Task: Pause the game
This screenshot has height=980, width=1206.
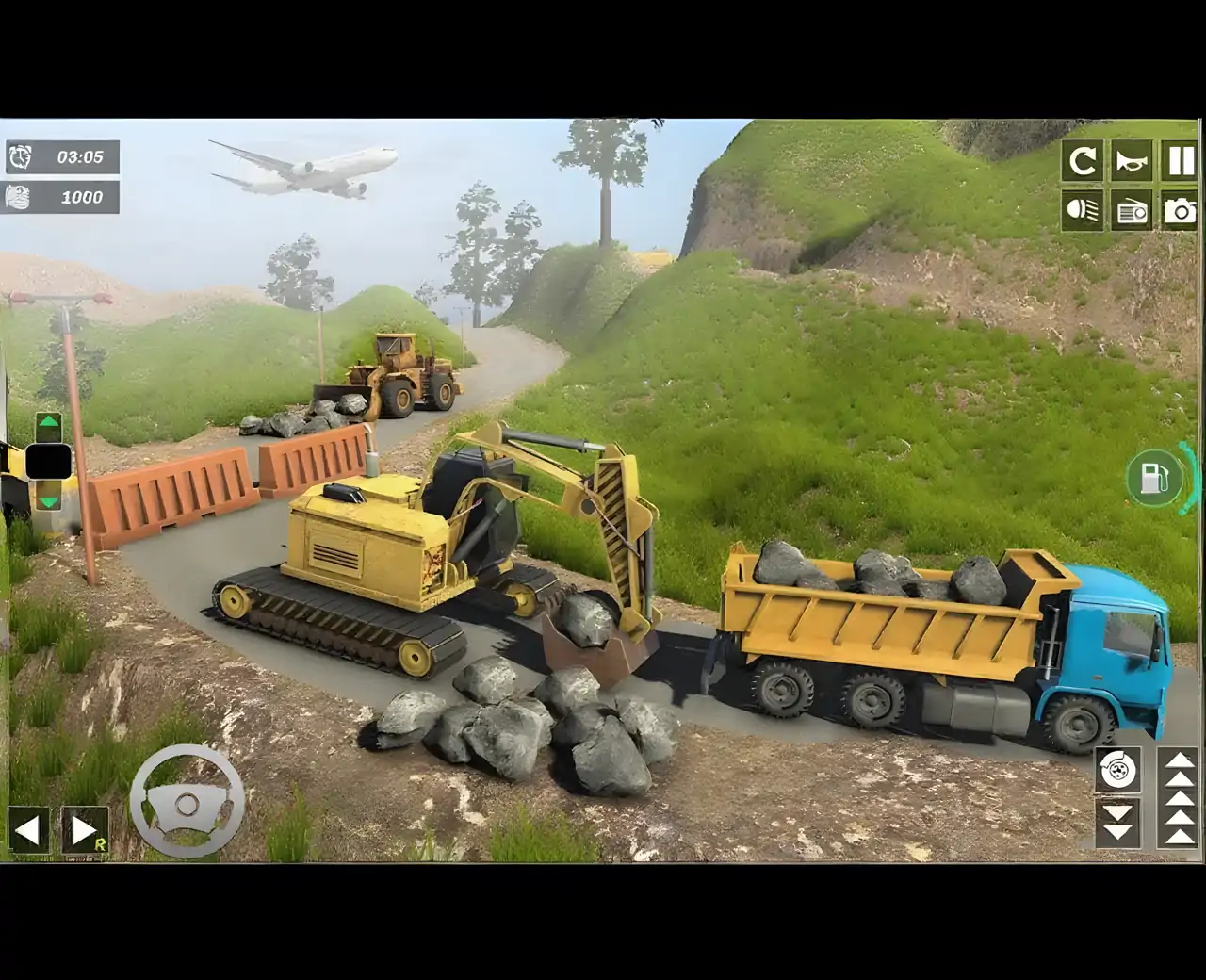Action: 1180,161
